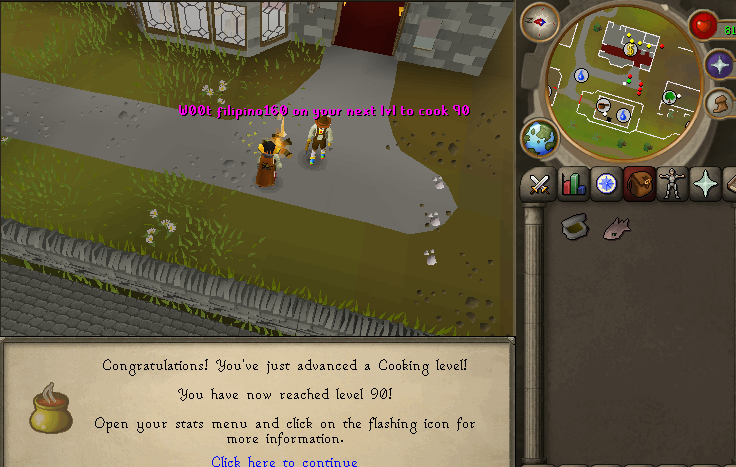Click the open box item in the inventory
736x467 pixels.
[x=574, y=227]
